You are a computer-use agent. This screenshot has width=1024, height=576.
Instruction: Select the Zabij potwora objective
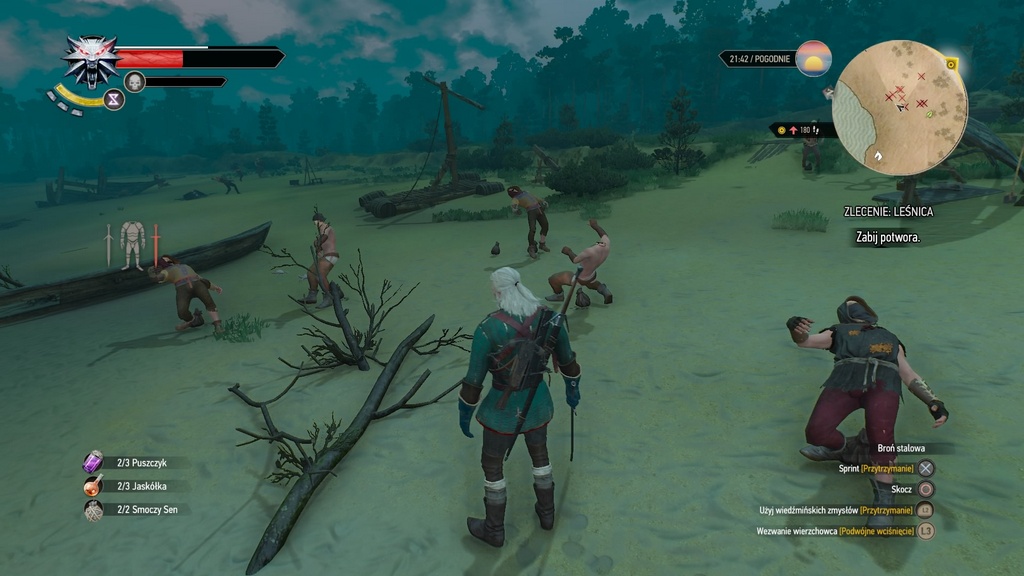(x=887, y=237)
